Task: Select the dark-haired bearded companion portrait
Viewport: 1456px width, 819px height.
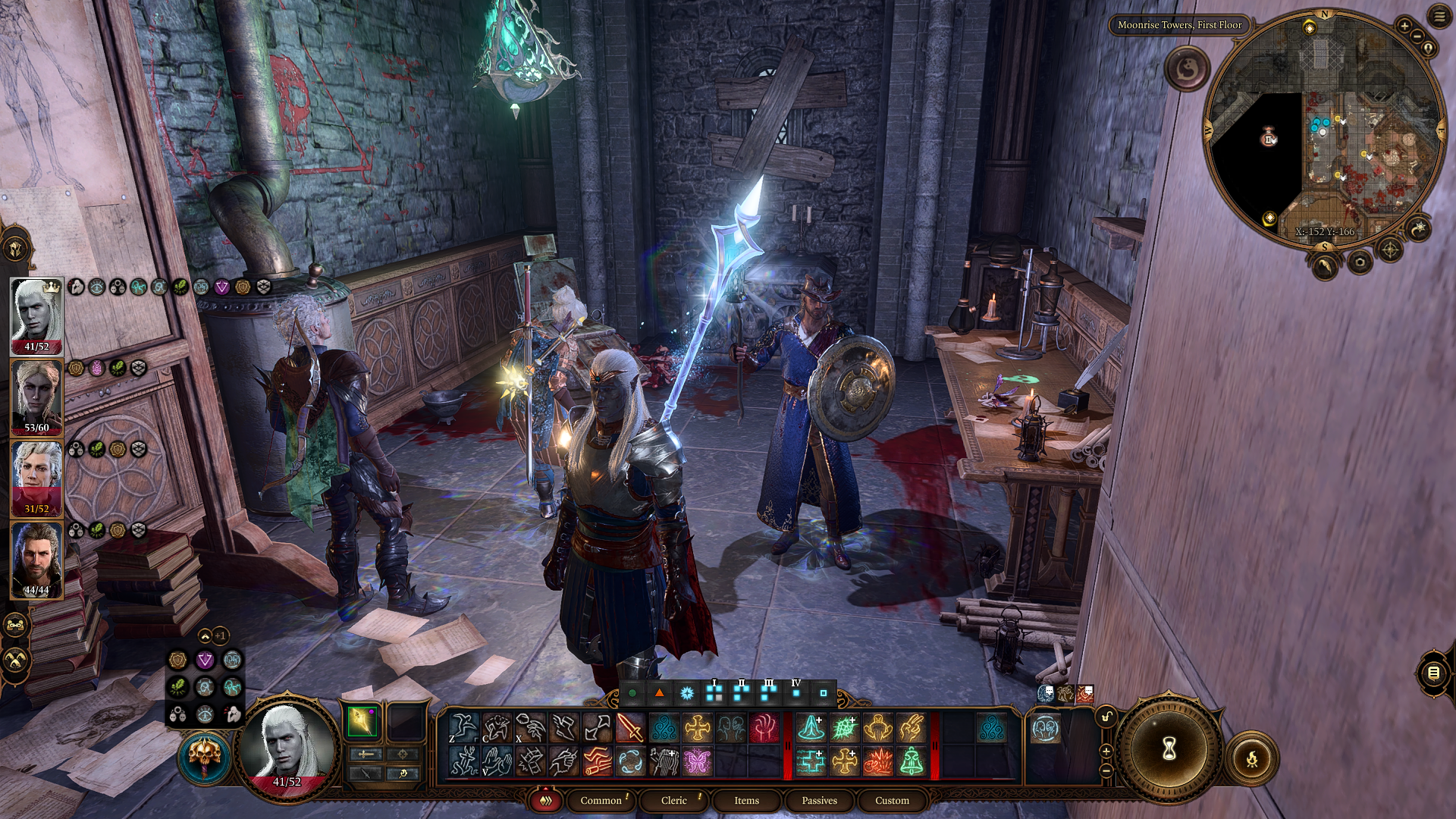Action: [x=36, y=560]
